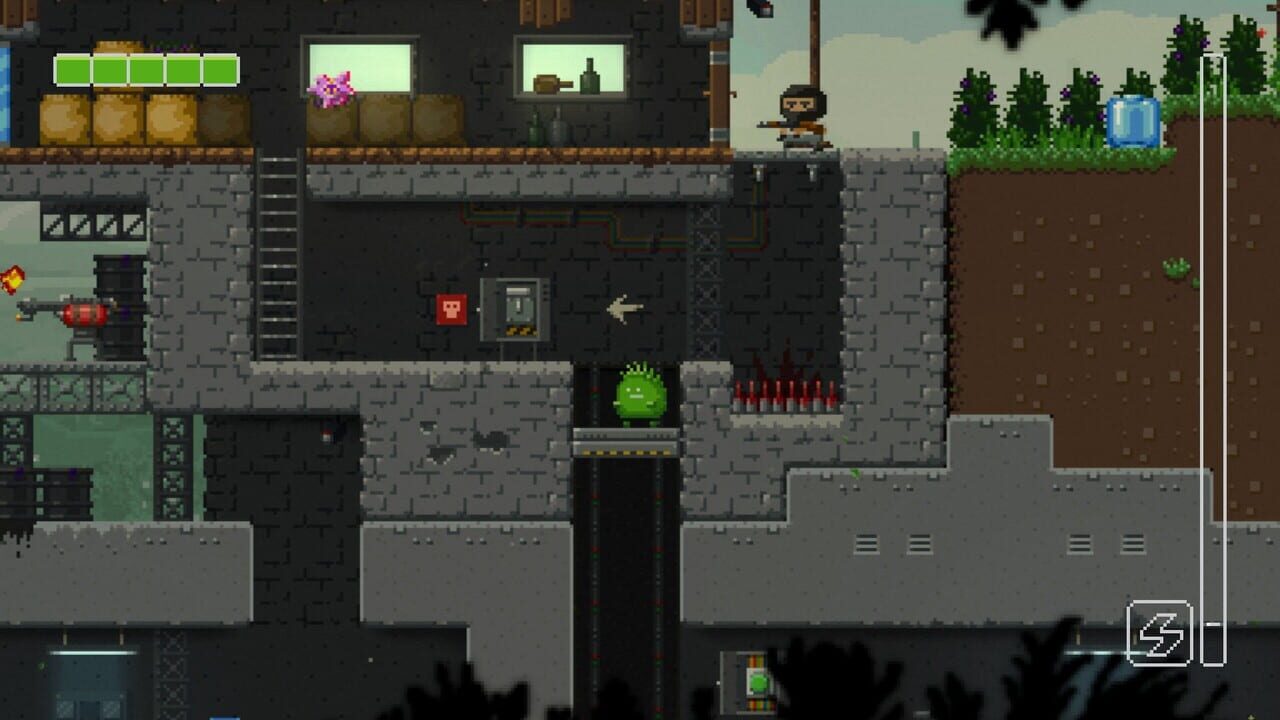
Task: Click the white arrow sign pointing left
Action: click(x=625, y=309)
